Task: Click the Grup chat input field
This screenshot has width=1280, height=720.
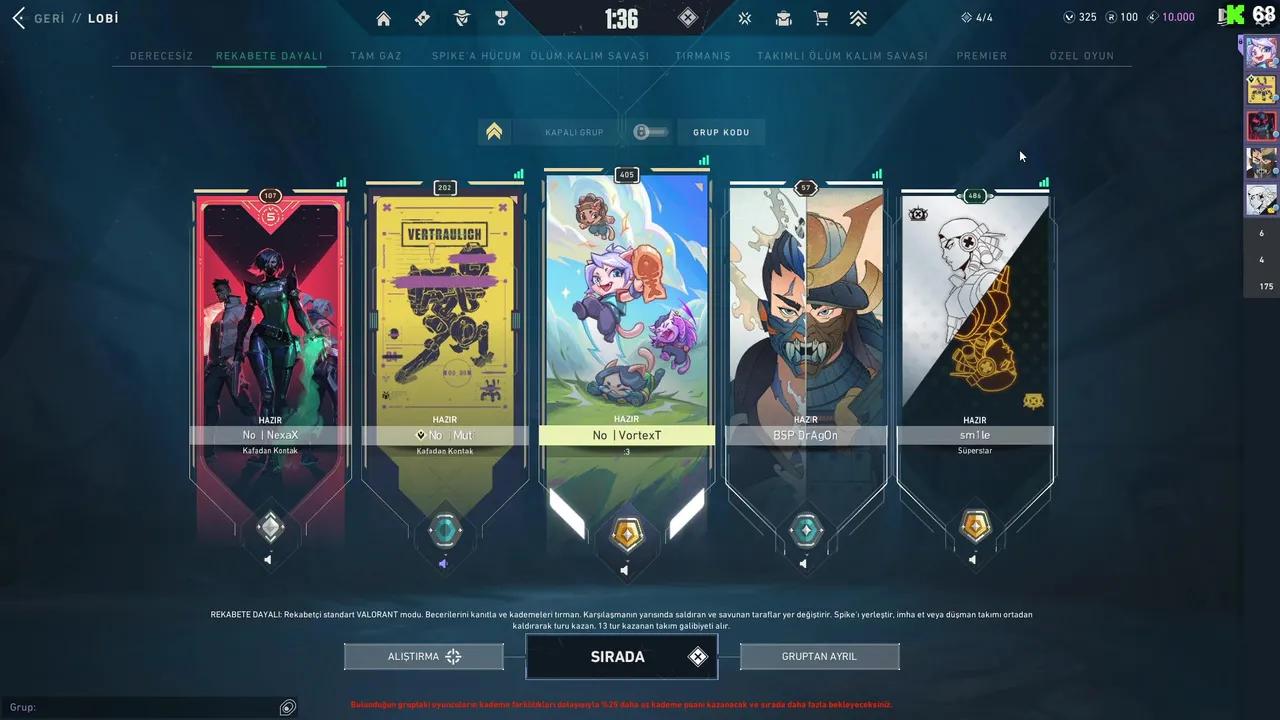Action: (x=150, y=707)
